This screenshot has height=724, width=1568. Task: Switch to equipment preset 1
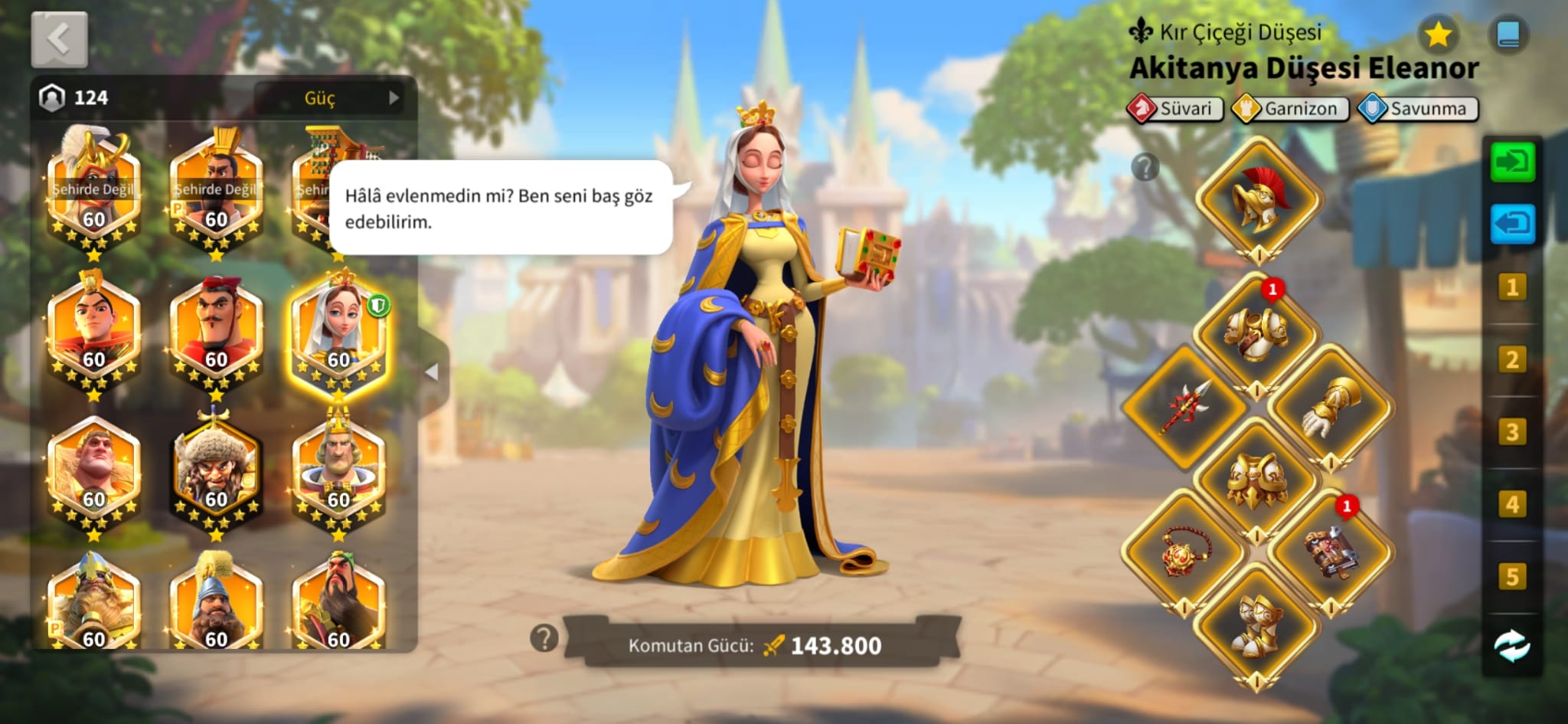coord(1512,287)
